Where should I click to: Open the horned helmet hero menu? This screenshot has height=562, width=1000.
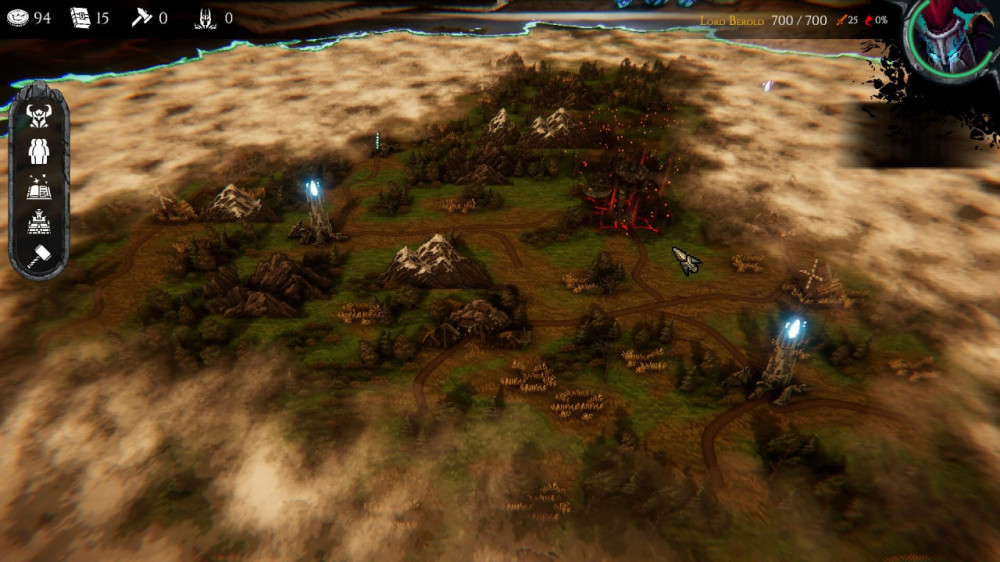39,116
